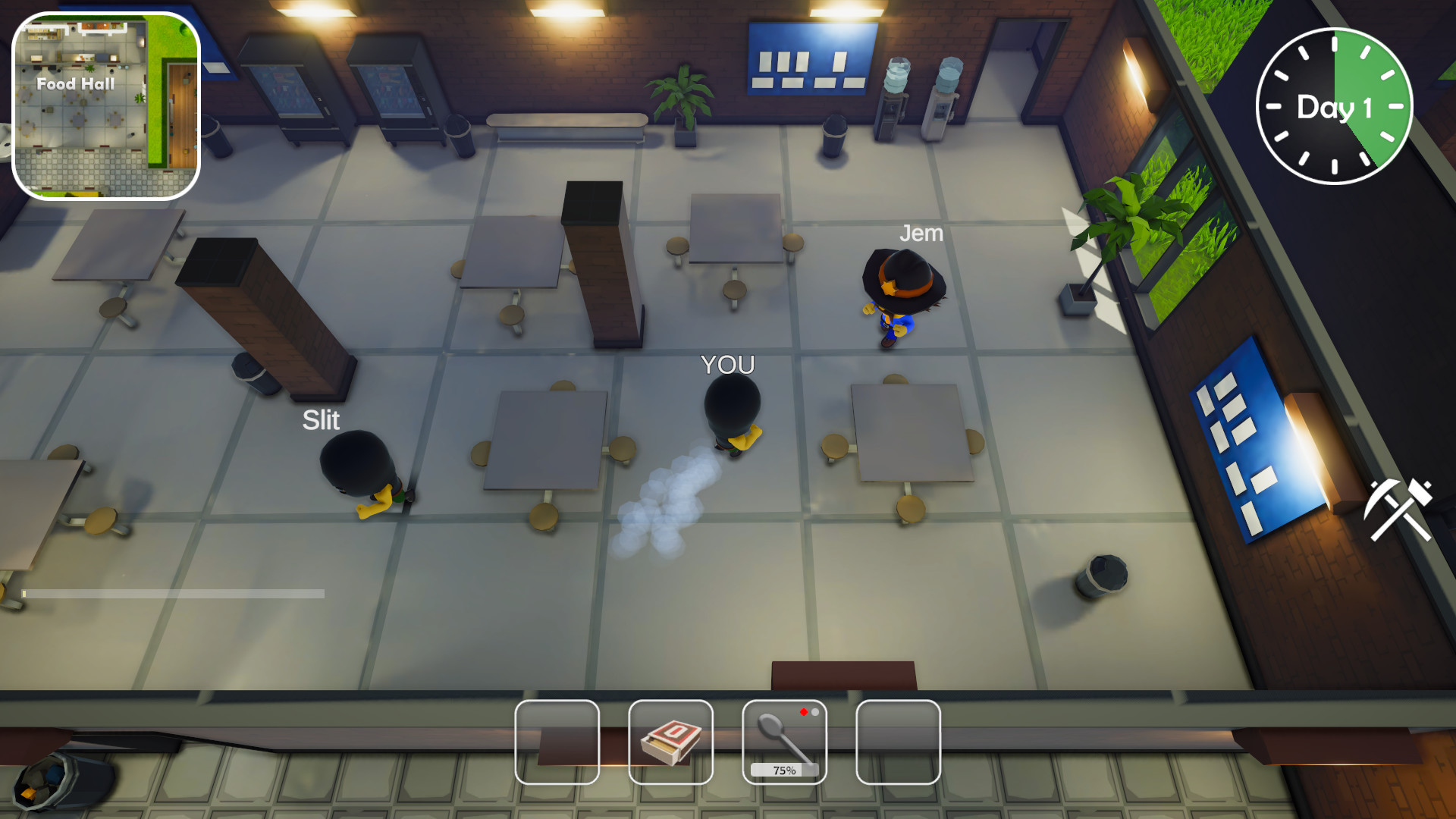
Task: Click the red dot on the spoon slot
Action: 804,713
